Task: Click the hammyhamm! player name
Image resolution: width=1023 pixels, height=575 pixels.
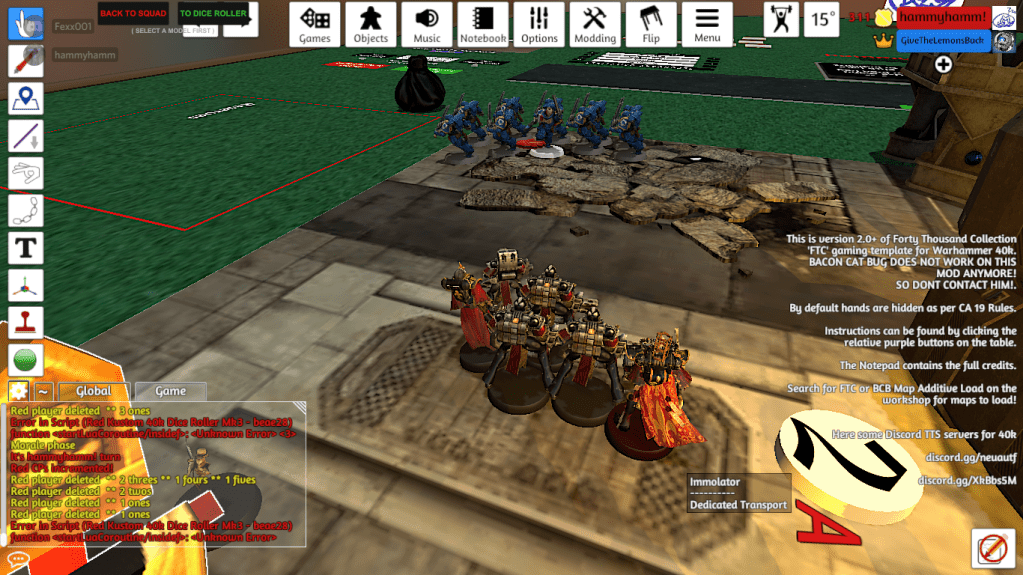Action: point(942,17)
